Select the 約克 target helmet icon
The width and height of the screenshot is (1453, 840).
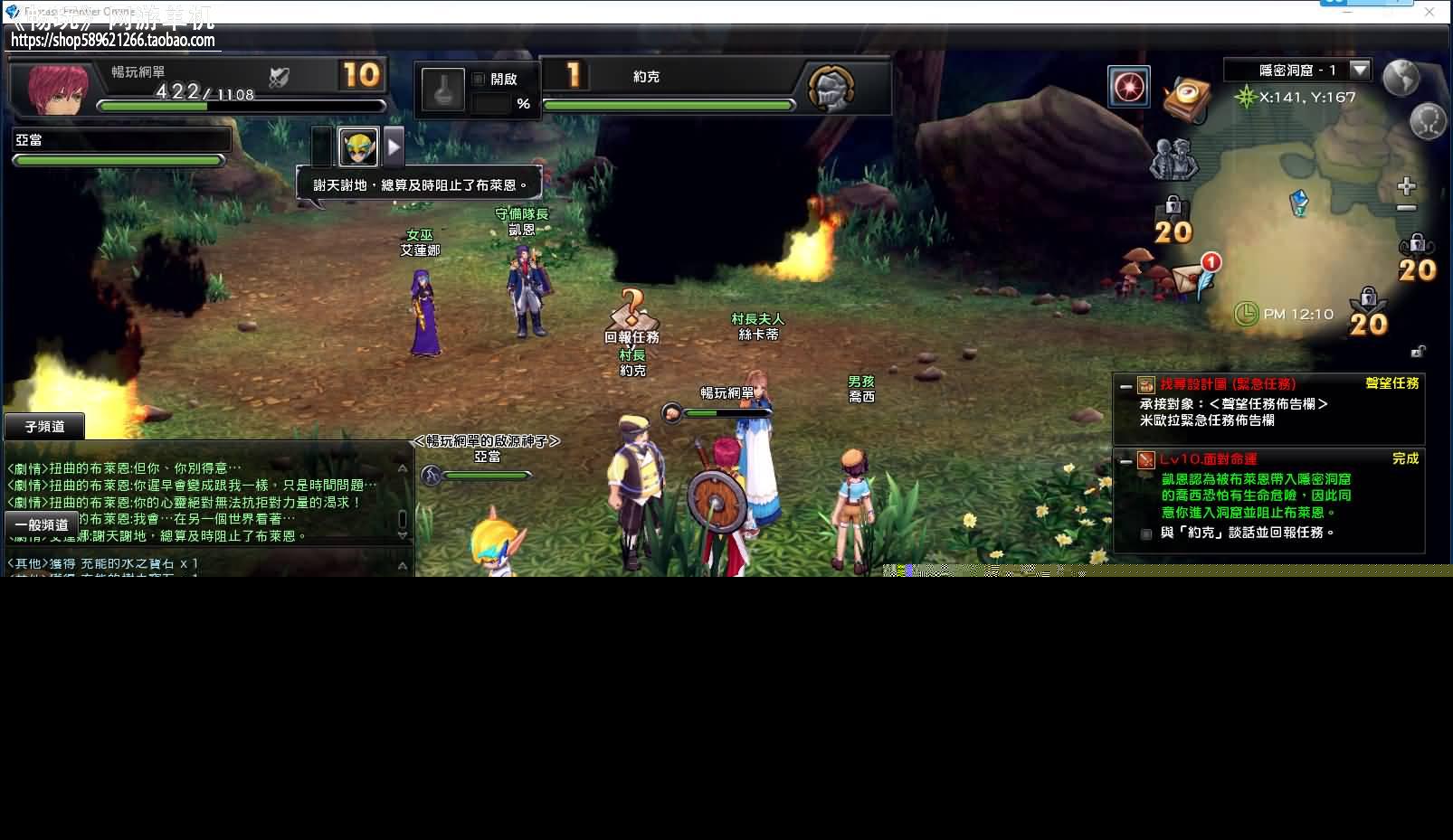click(831, 88)
